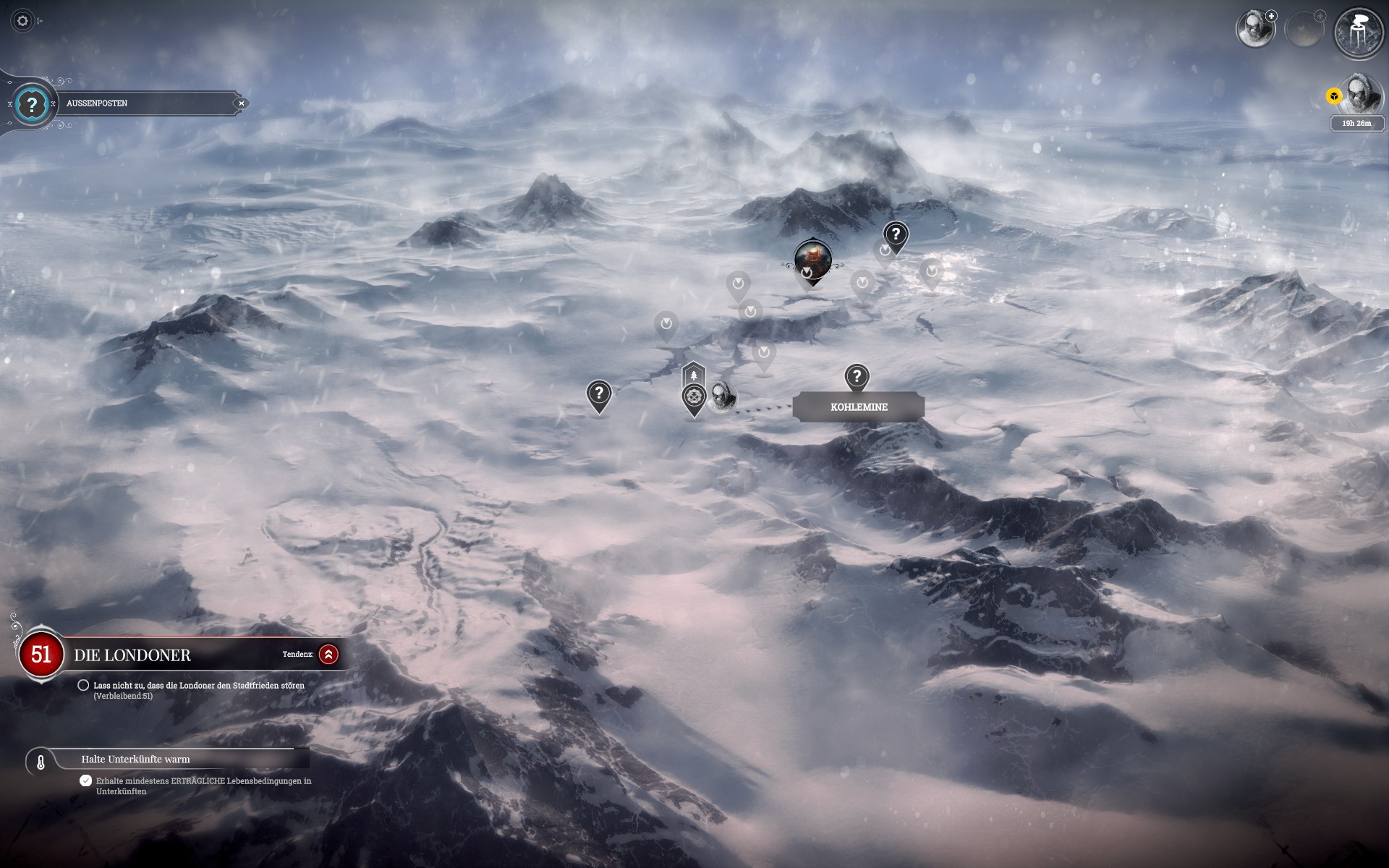The image size is (1389, 868).
Task: Expand the Die Londoner objective panel
Action: [132, 655]
